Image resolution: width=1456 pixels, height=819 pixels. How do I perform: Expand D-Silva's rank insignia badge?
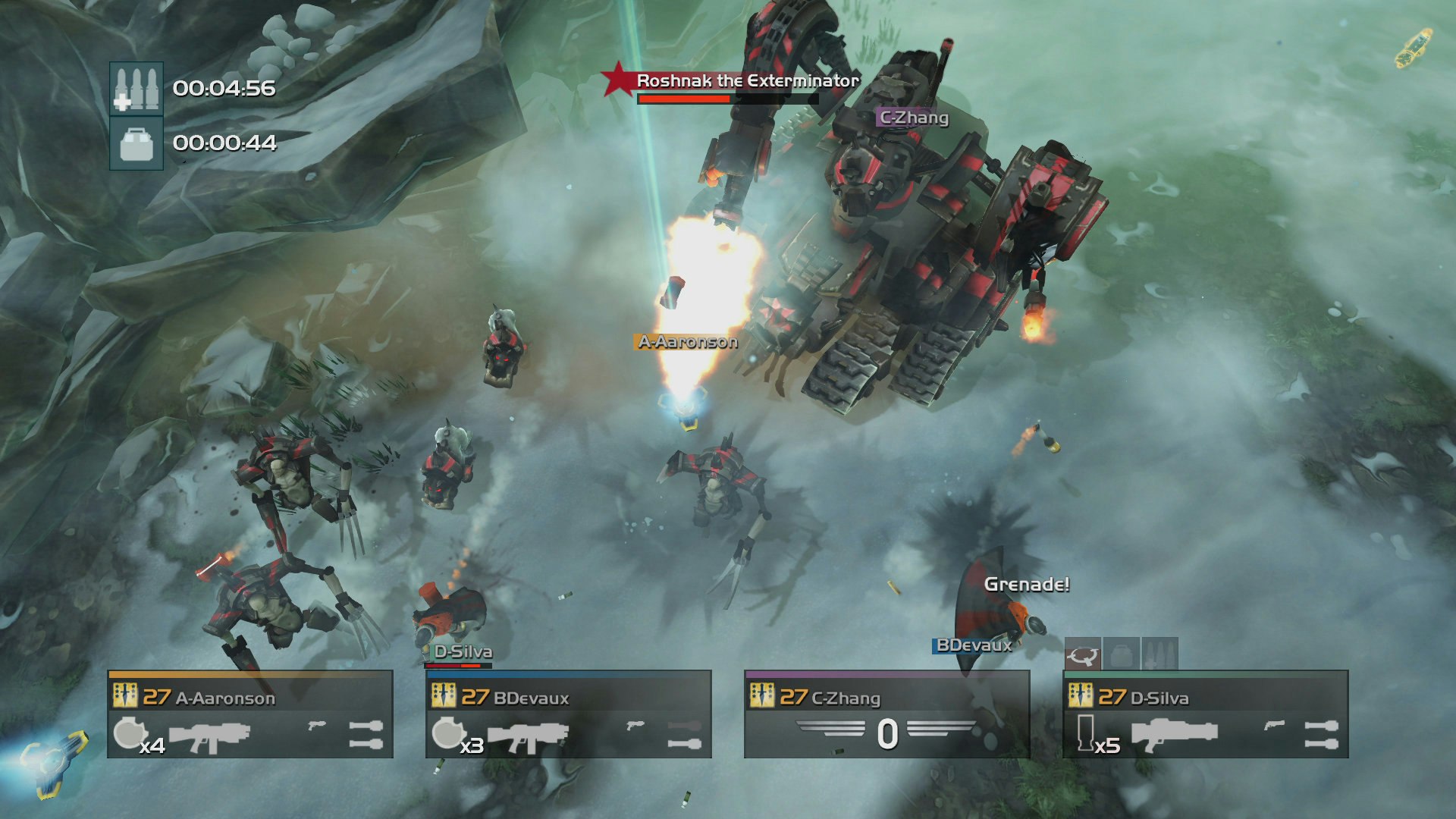1081,695
